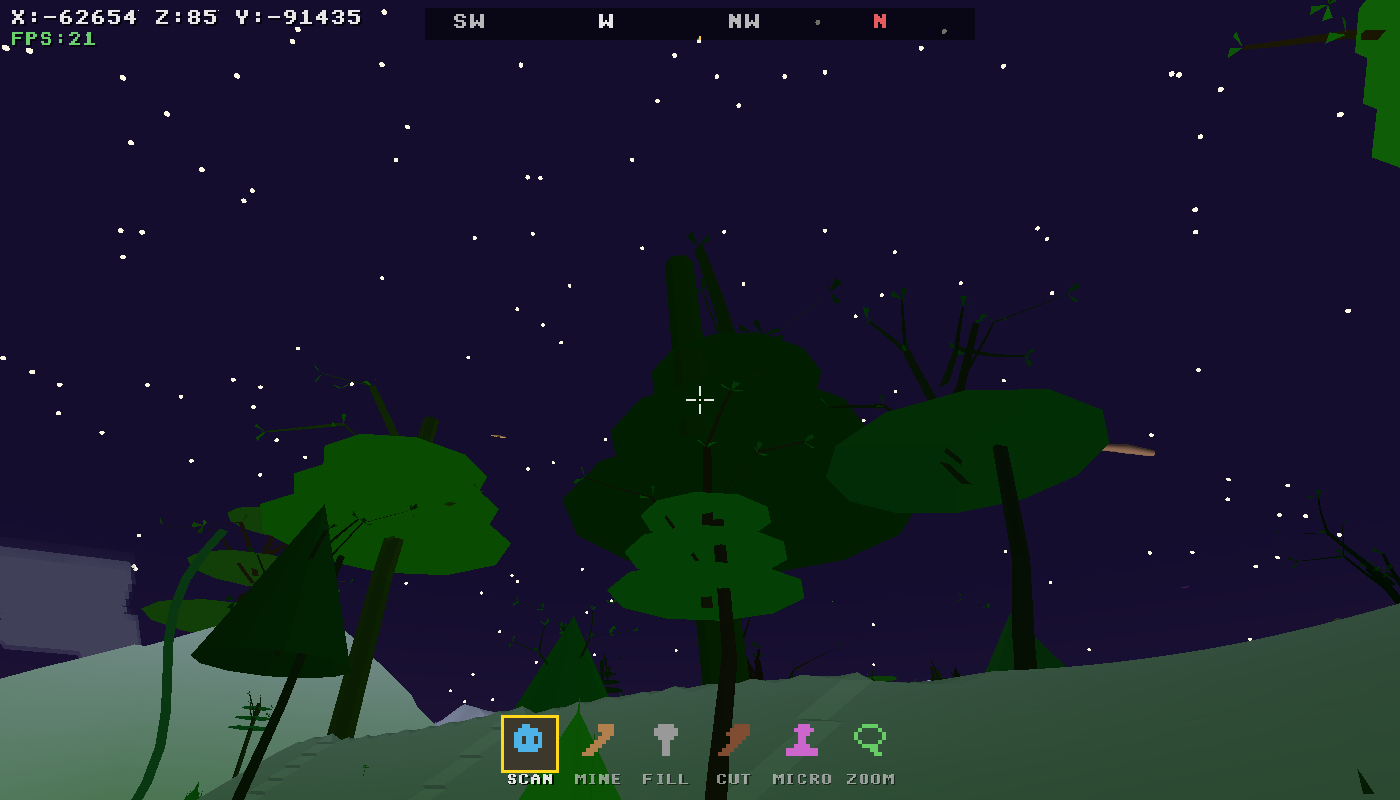Select the SW heading on the compass
The height and width of the screenshot is (800, 1400).
point(468,21)
